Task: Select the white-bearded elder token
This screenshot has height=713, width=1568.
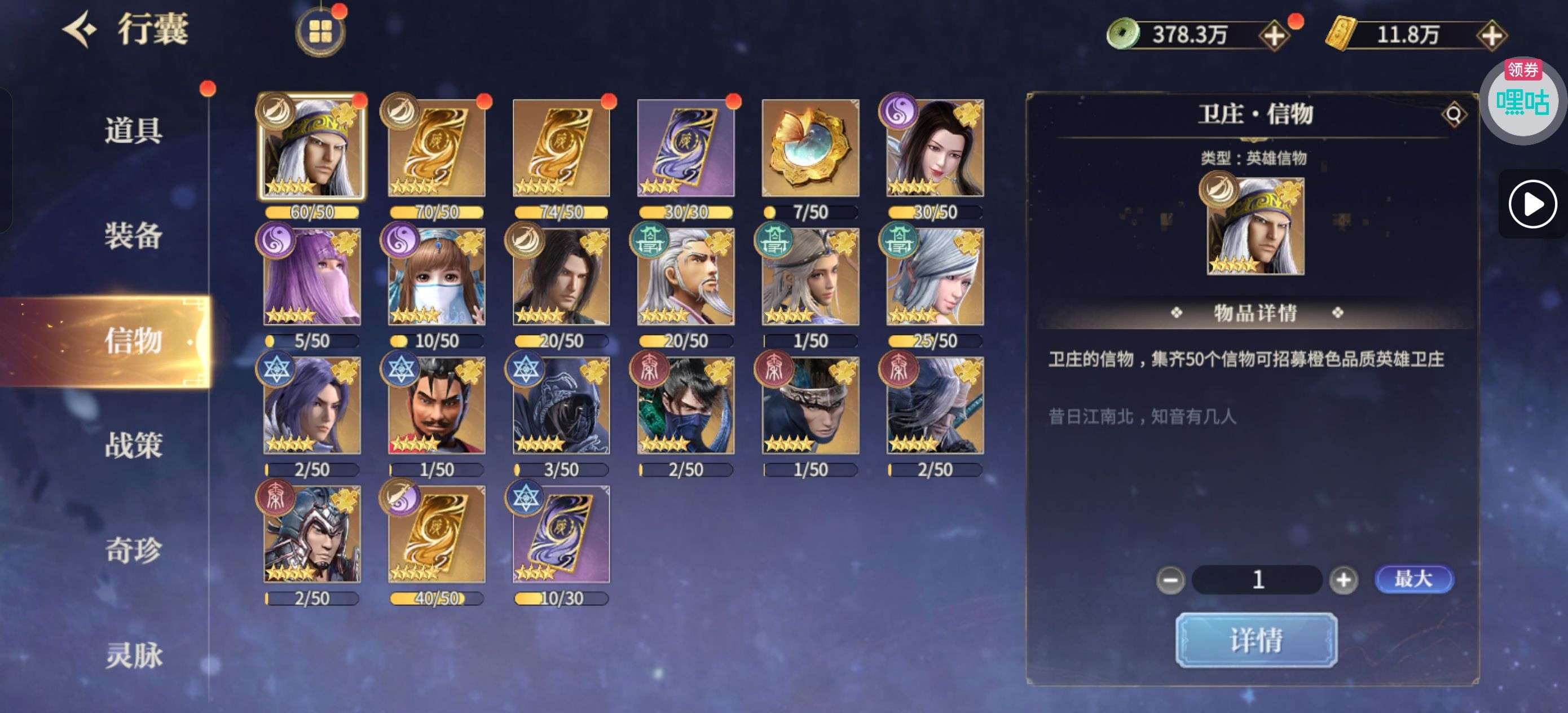Action: click(685, 276)
